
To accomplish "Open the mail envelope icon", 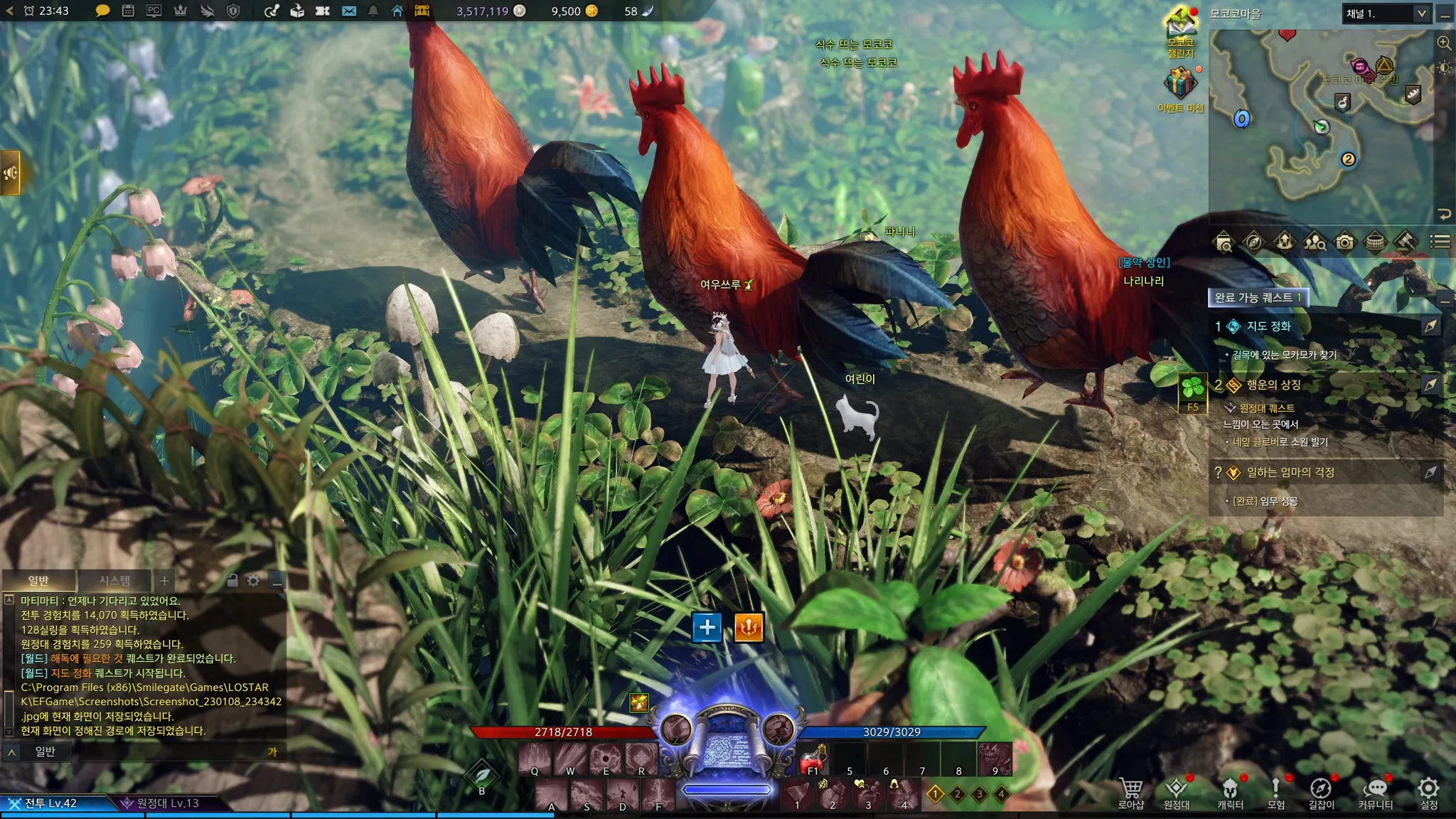I will click(349, 11).
